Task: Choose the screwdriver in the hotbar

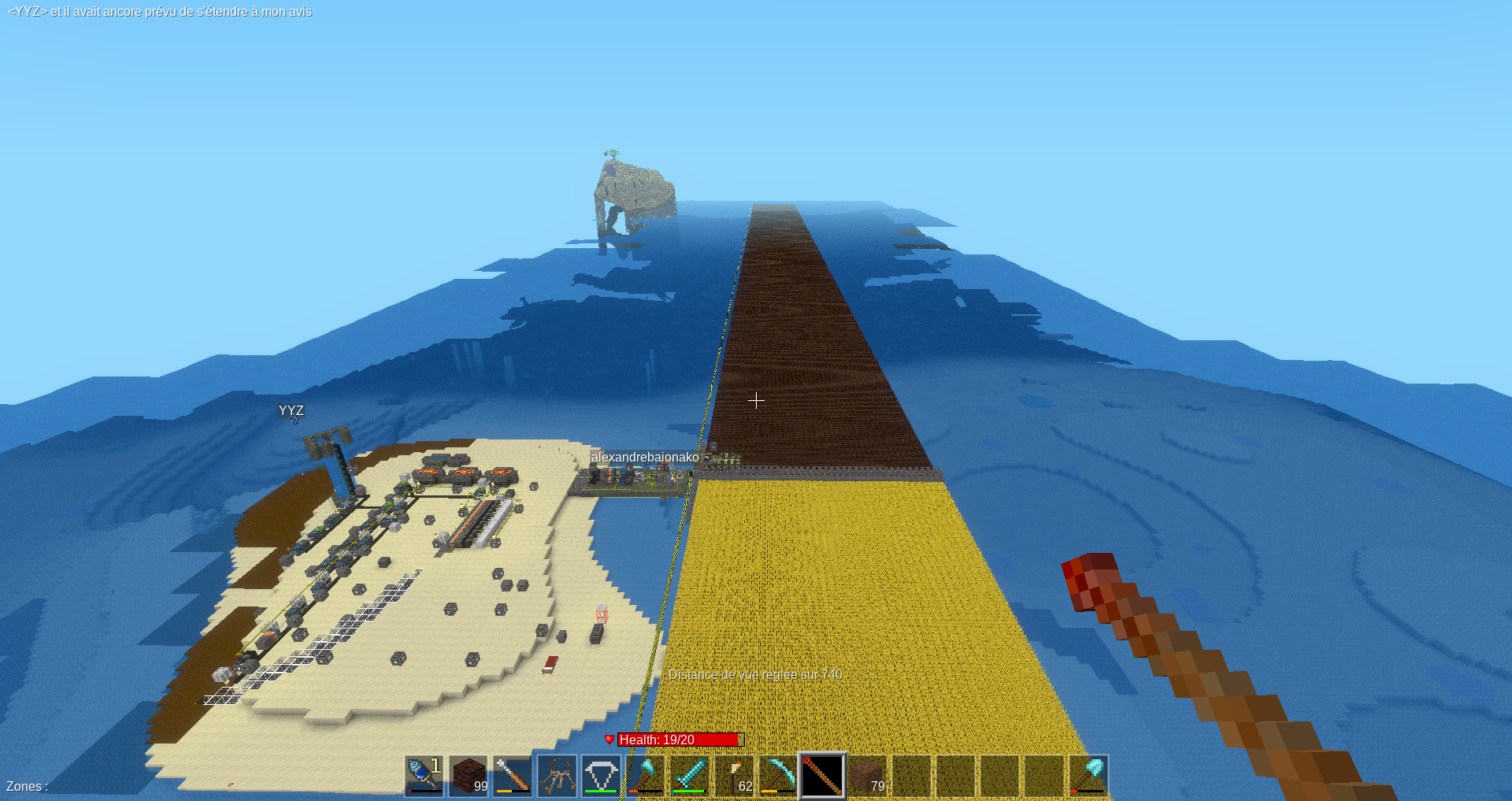Action: [513, 776]
